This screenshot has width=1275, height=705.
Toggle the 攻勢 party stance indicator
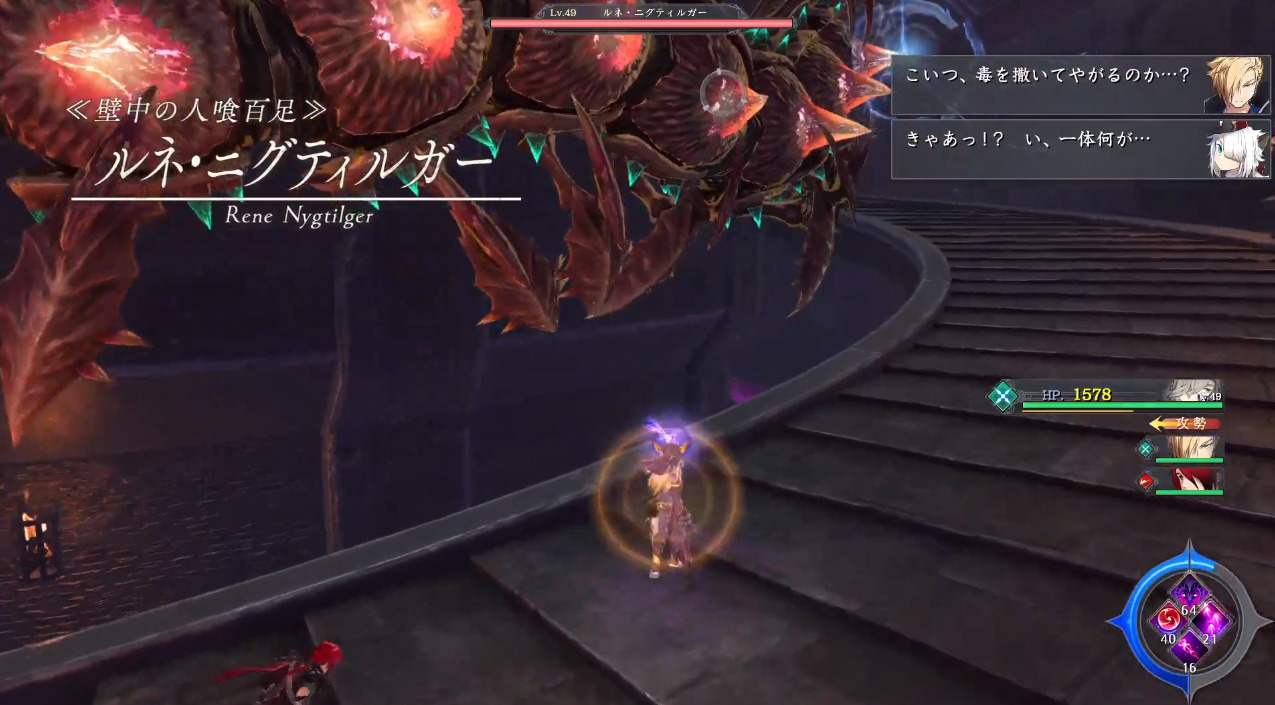coord(1186,423)
